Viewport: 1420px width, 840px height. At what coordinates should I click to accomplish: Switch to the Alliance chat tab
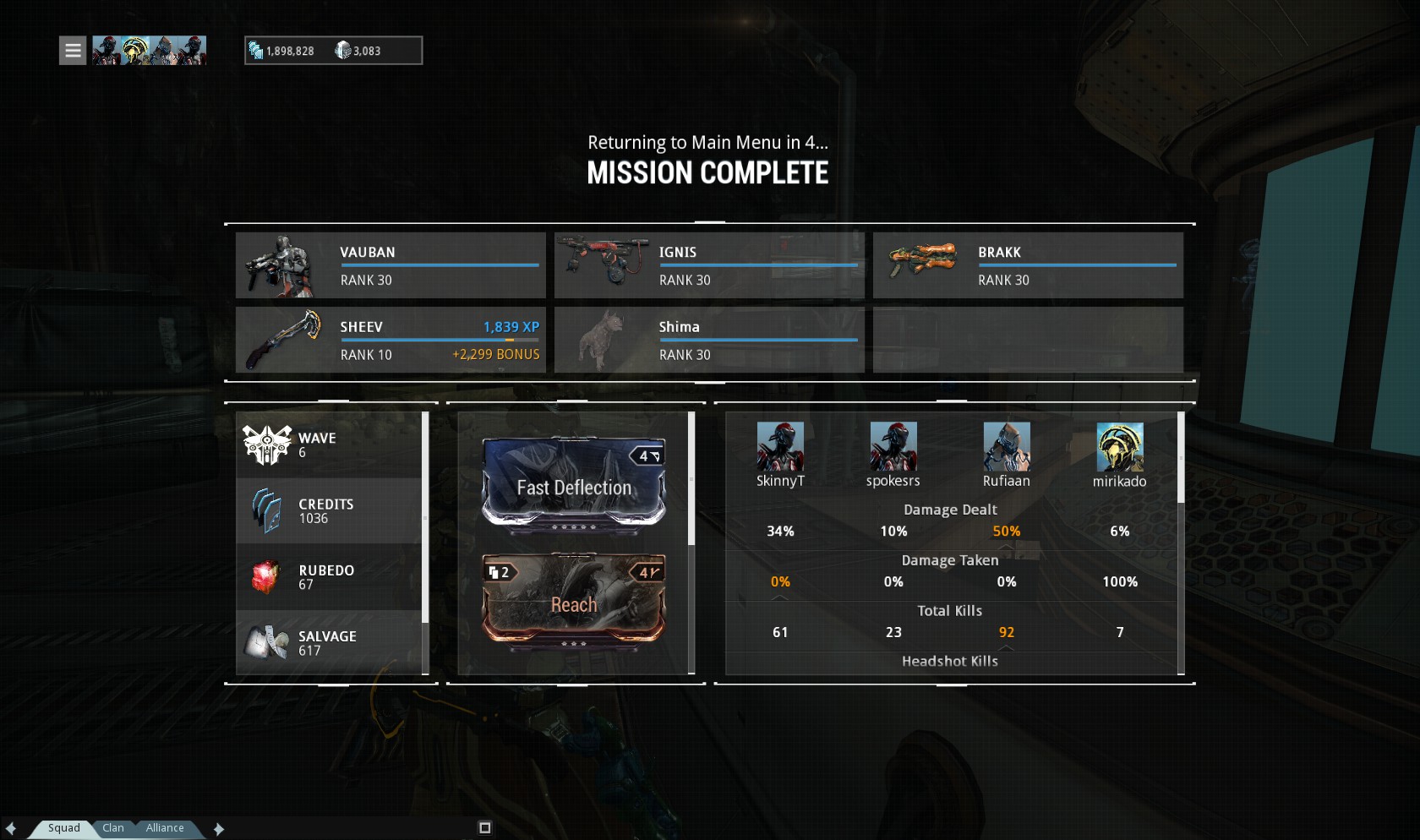(x=165, y=828)
